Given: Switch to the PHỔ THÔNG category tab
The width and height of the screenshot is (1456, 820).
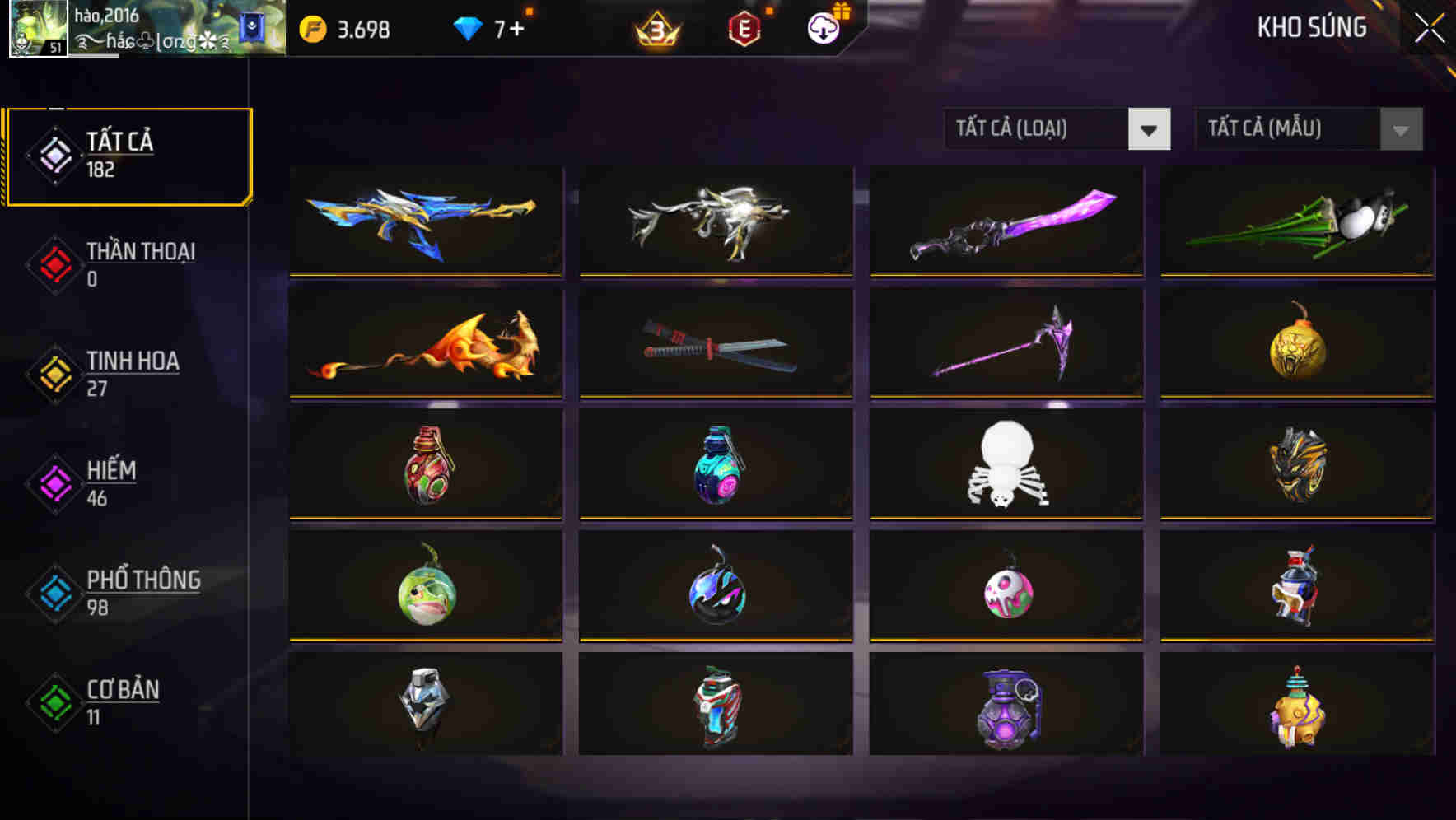Looking at the screenshot, I should point(124,592).
